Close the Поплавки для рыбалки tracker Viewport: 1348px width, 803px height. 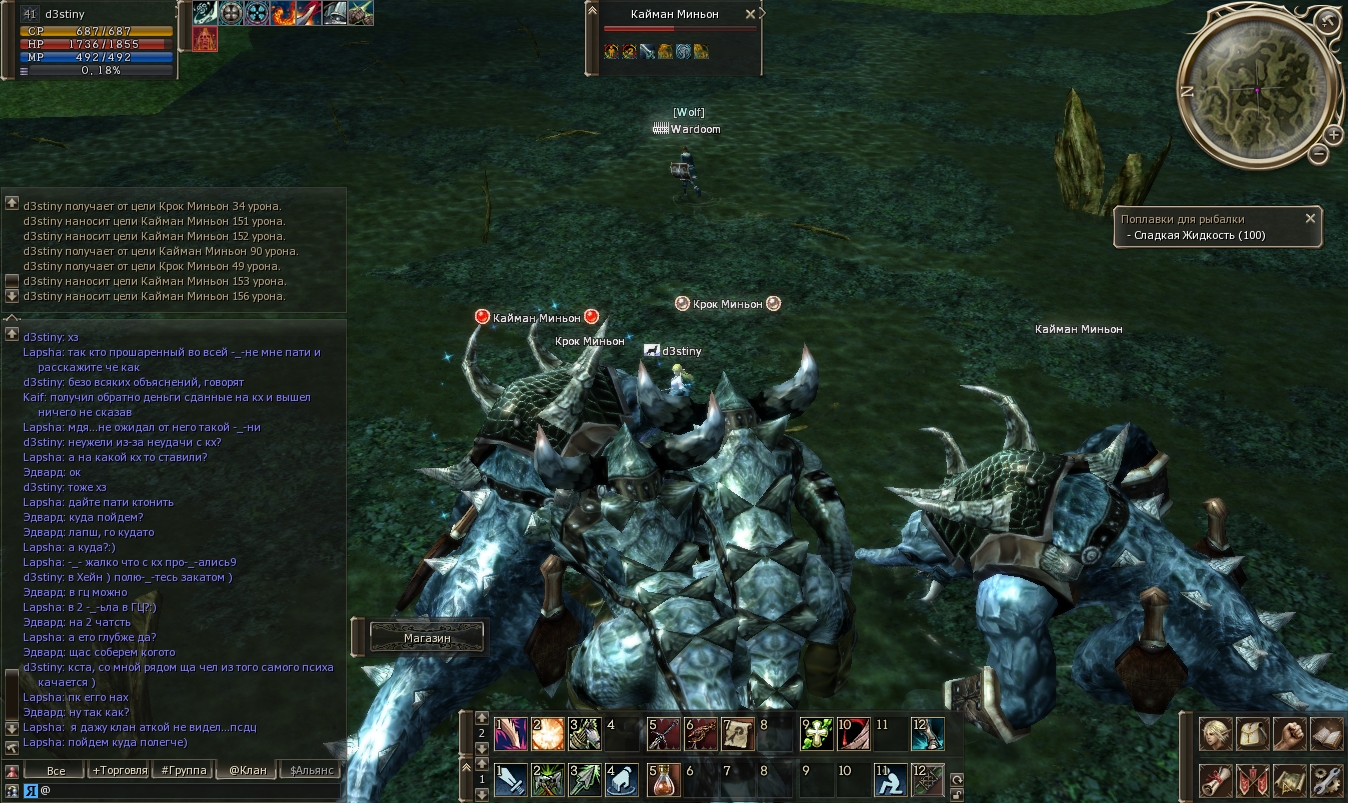(1310, 218)
